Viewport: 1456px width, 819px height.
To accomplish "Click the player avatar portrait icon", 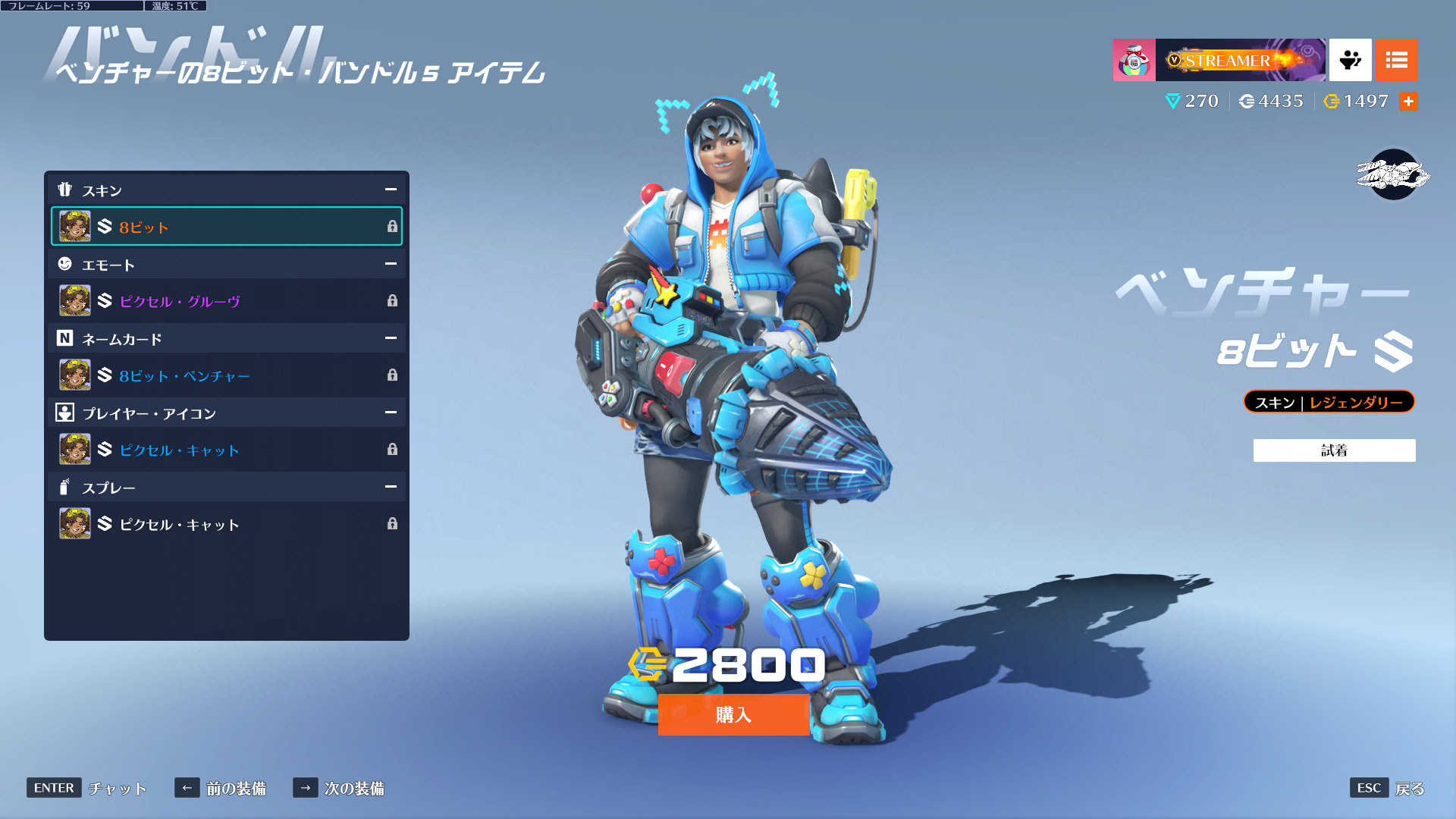I will (1134, 60).
